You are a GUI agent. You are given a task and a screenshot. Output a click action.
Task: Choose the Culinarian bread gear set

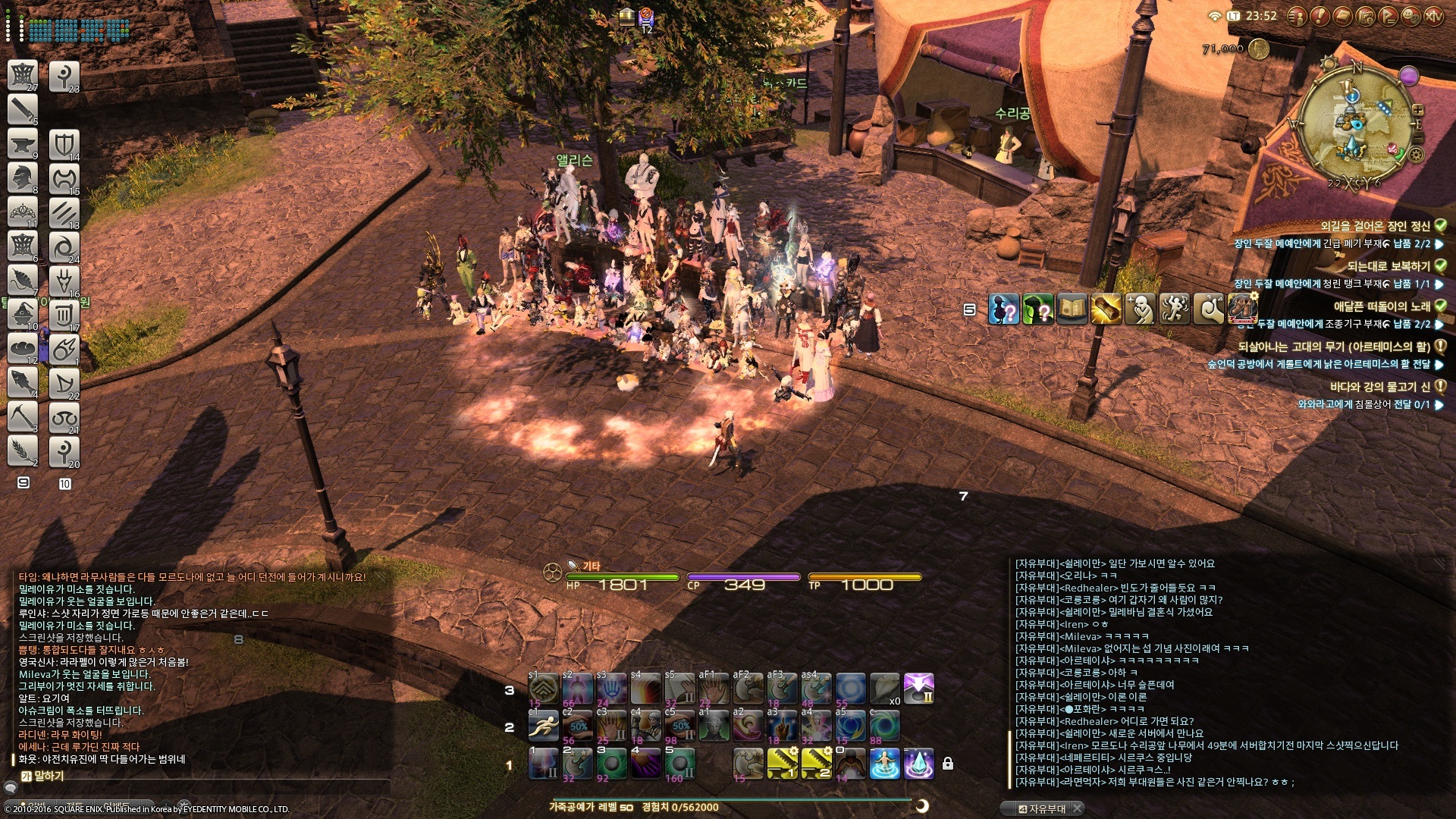(23, 348)
